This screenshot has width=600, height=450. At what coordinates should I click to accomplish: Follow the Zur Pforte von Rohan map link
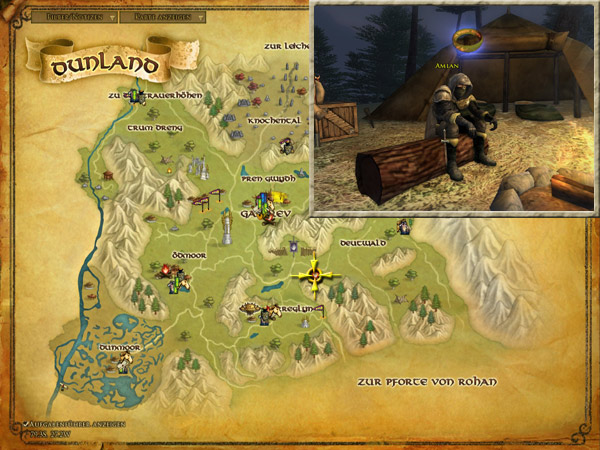[x=426, y=382]
